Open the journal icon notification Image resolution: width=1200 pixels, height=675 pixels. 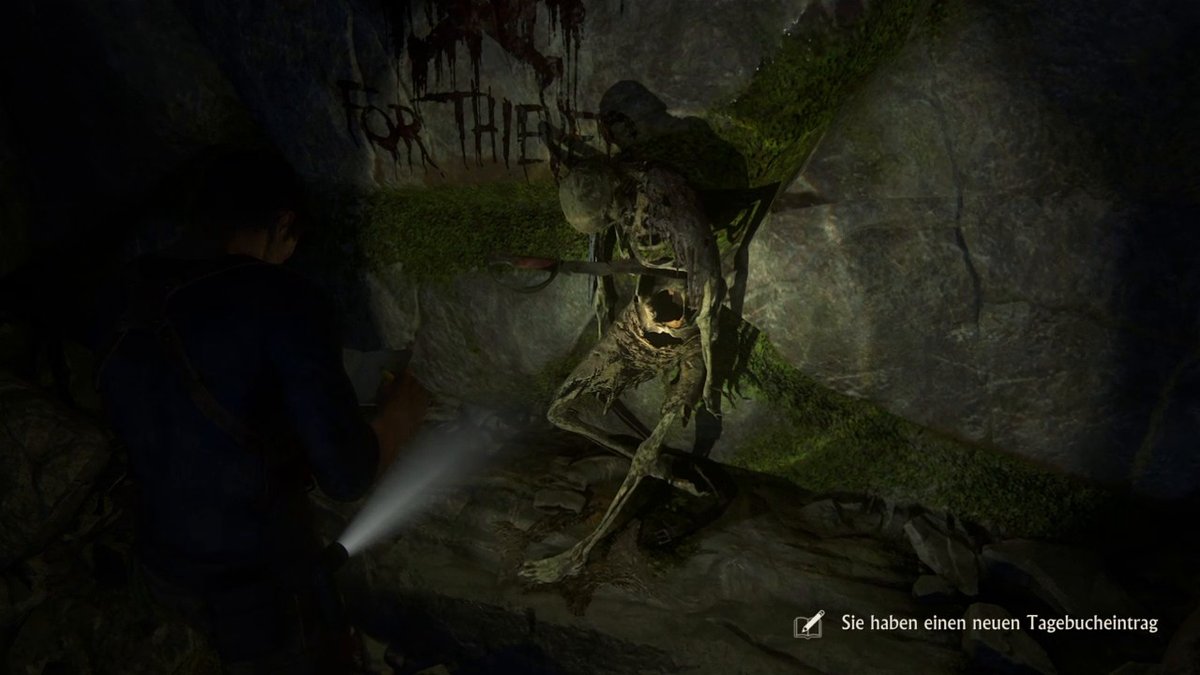(809, 624)
